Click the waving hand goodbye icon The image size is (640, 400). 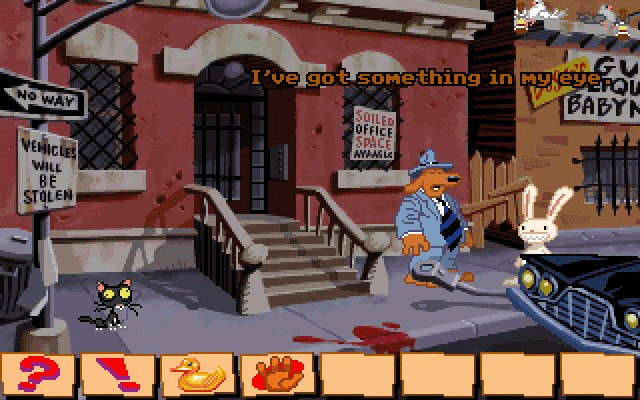click(x=279, y=375)
